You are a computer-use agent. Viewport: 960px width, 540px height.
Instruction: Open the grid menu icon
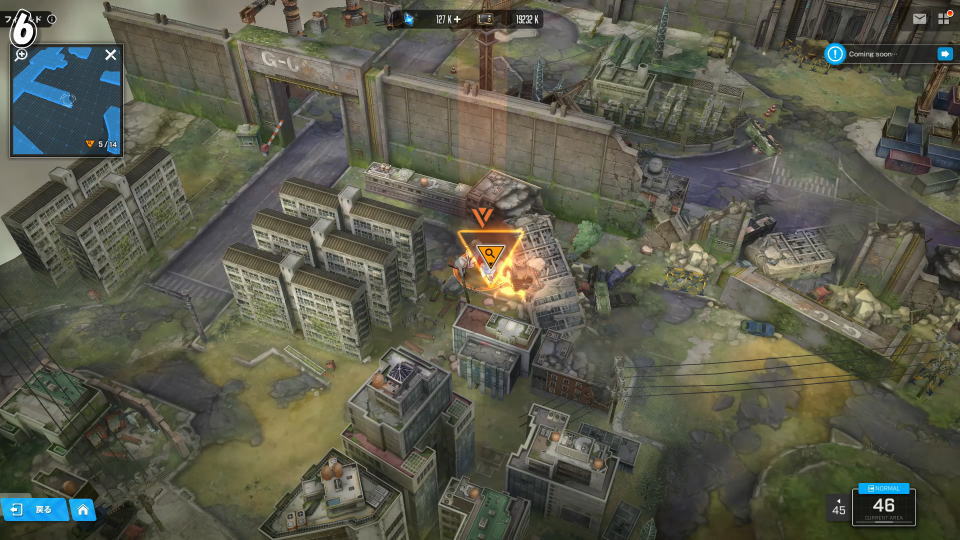pyautogui.click(x=945, y=18)
